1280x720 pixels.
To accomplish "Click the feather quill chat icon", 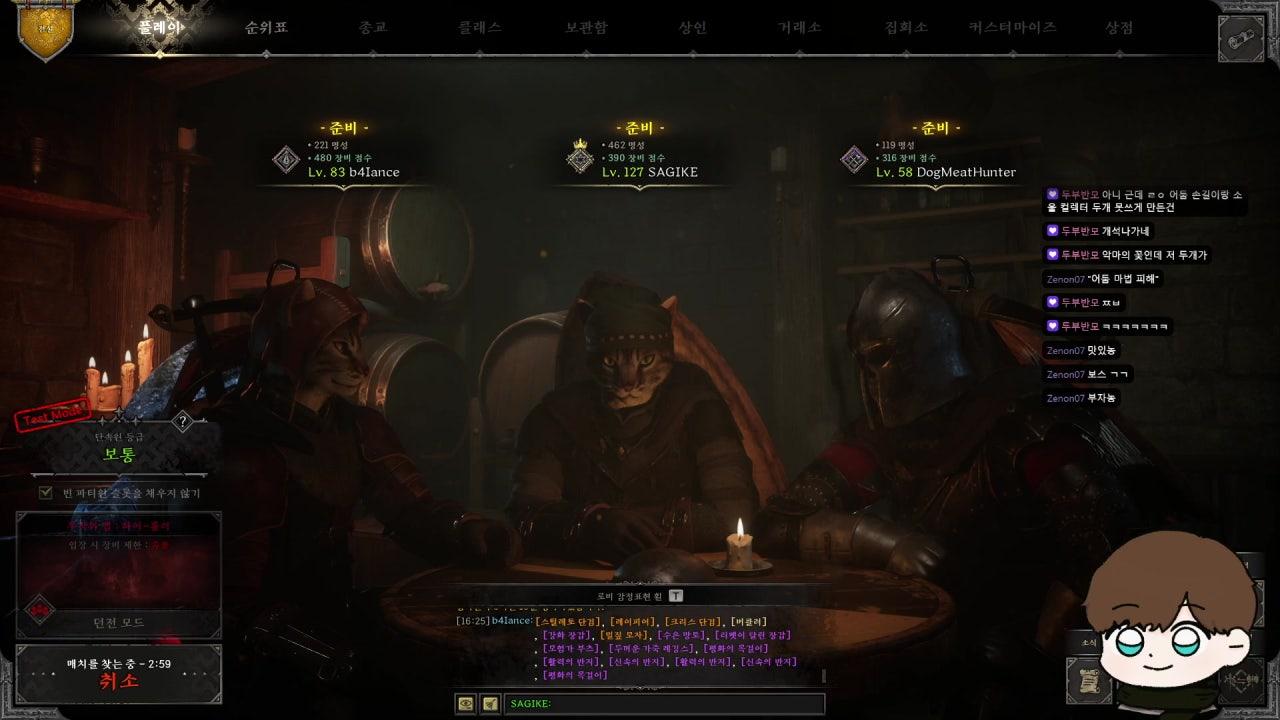I will (490, 704).
